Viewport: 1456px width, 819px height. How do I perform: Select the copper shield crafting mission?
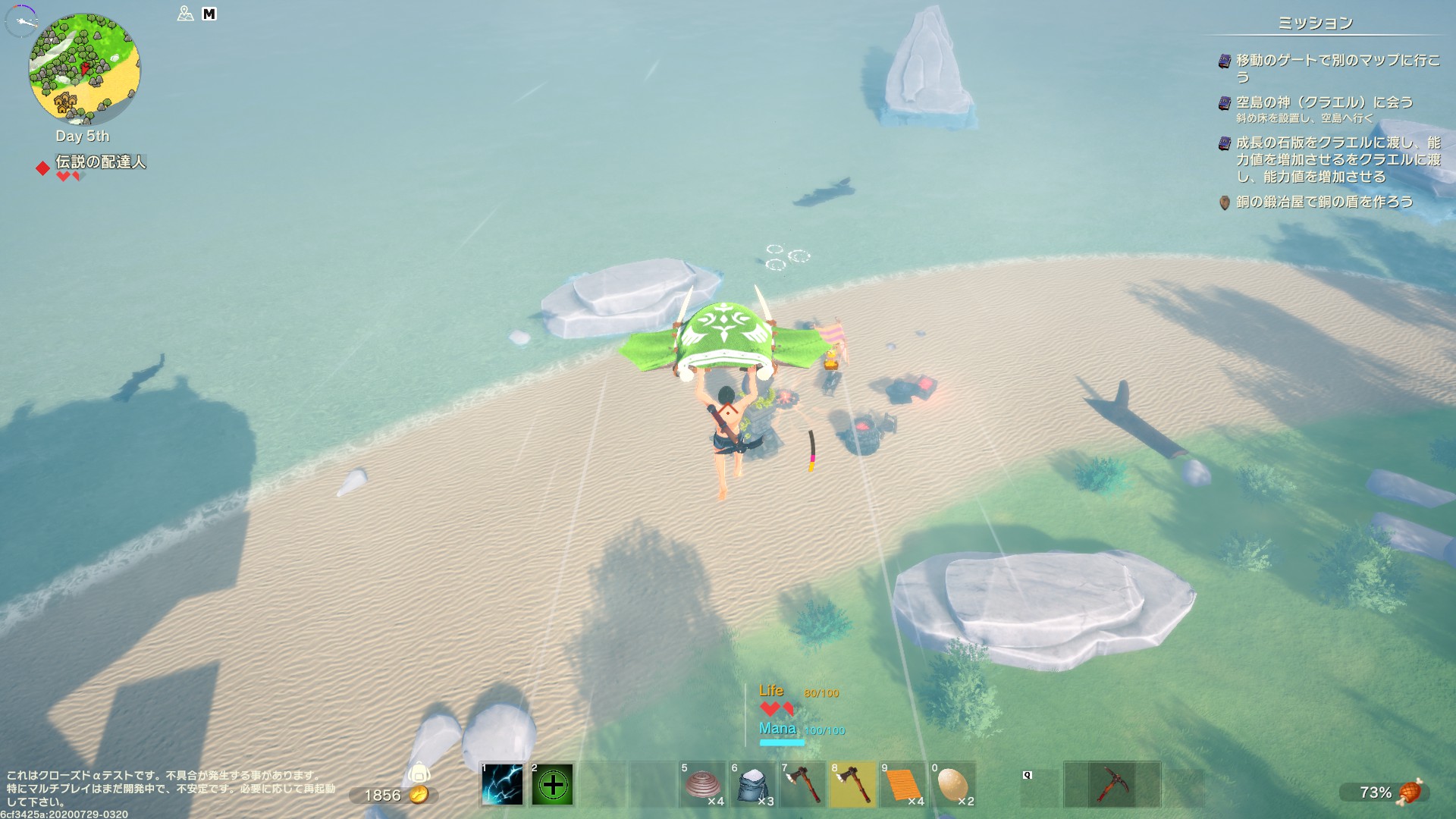tap(1324, 202)
